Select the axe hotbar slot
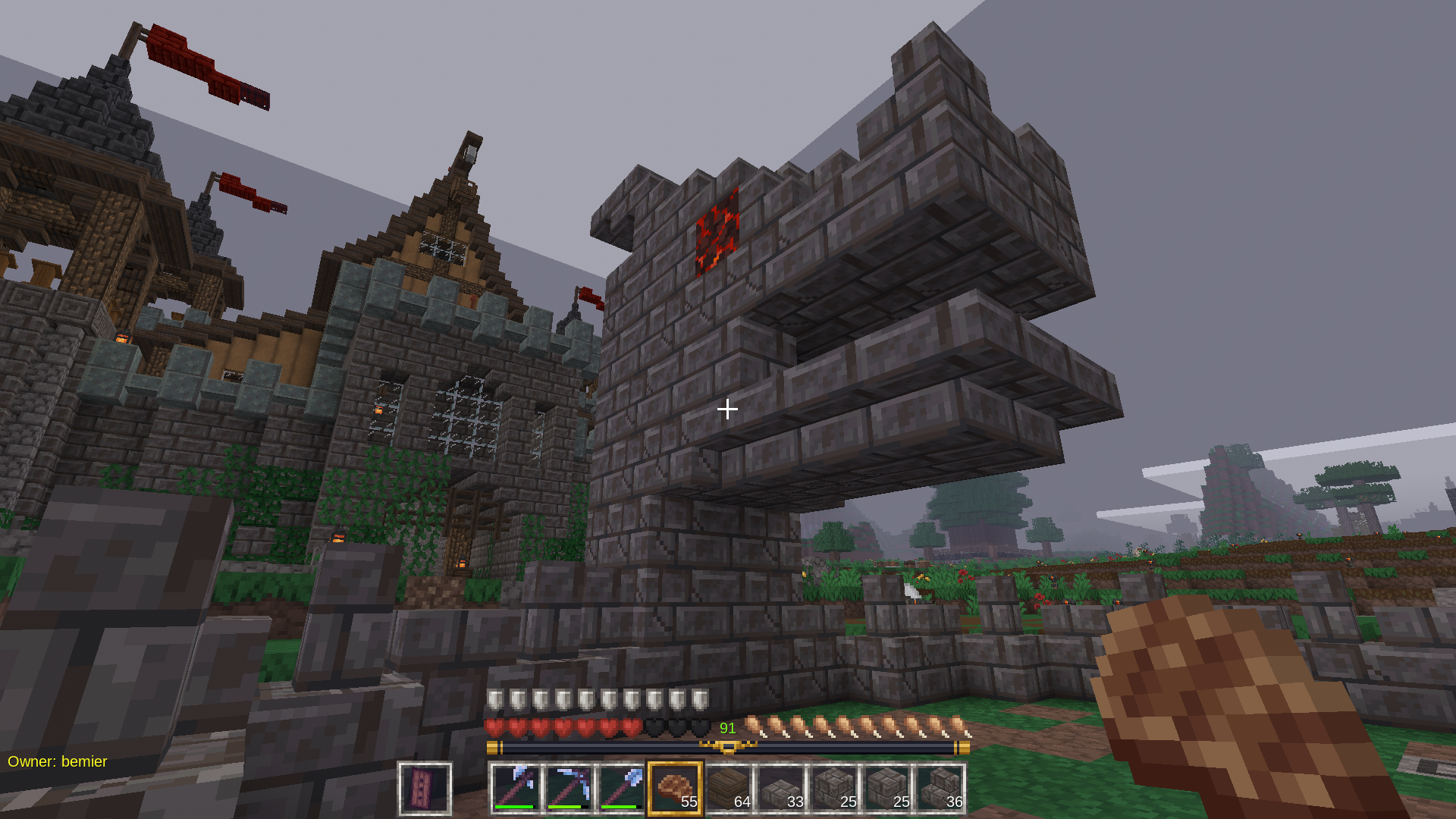 (516, 789)
